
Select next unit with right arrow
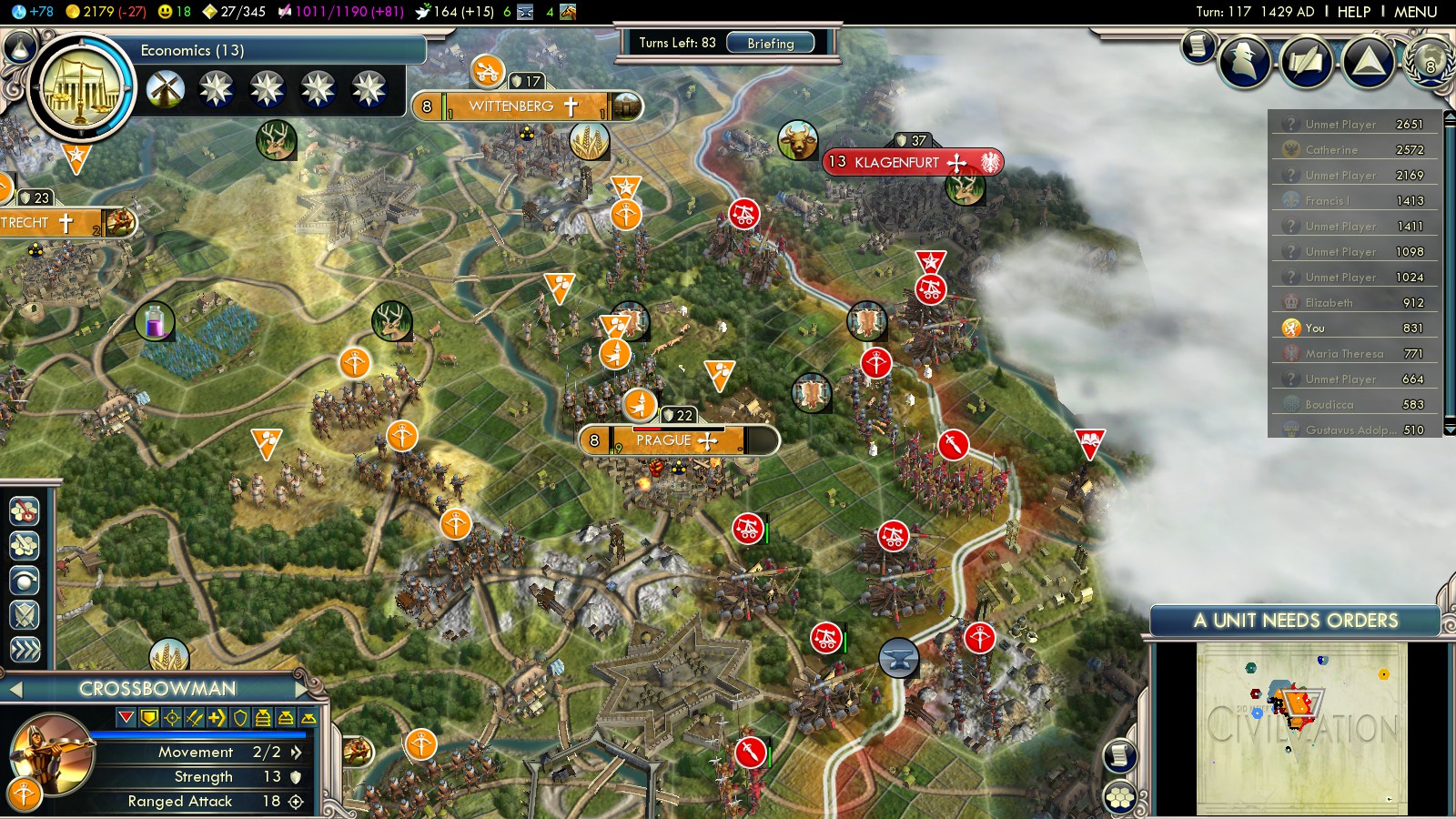click(x=303, y=689)
